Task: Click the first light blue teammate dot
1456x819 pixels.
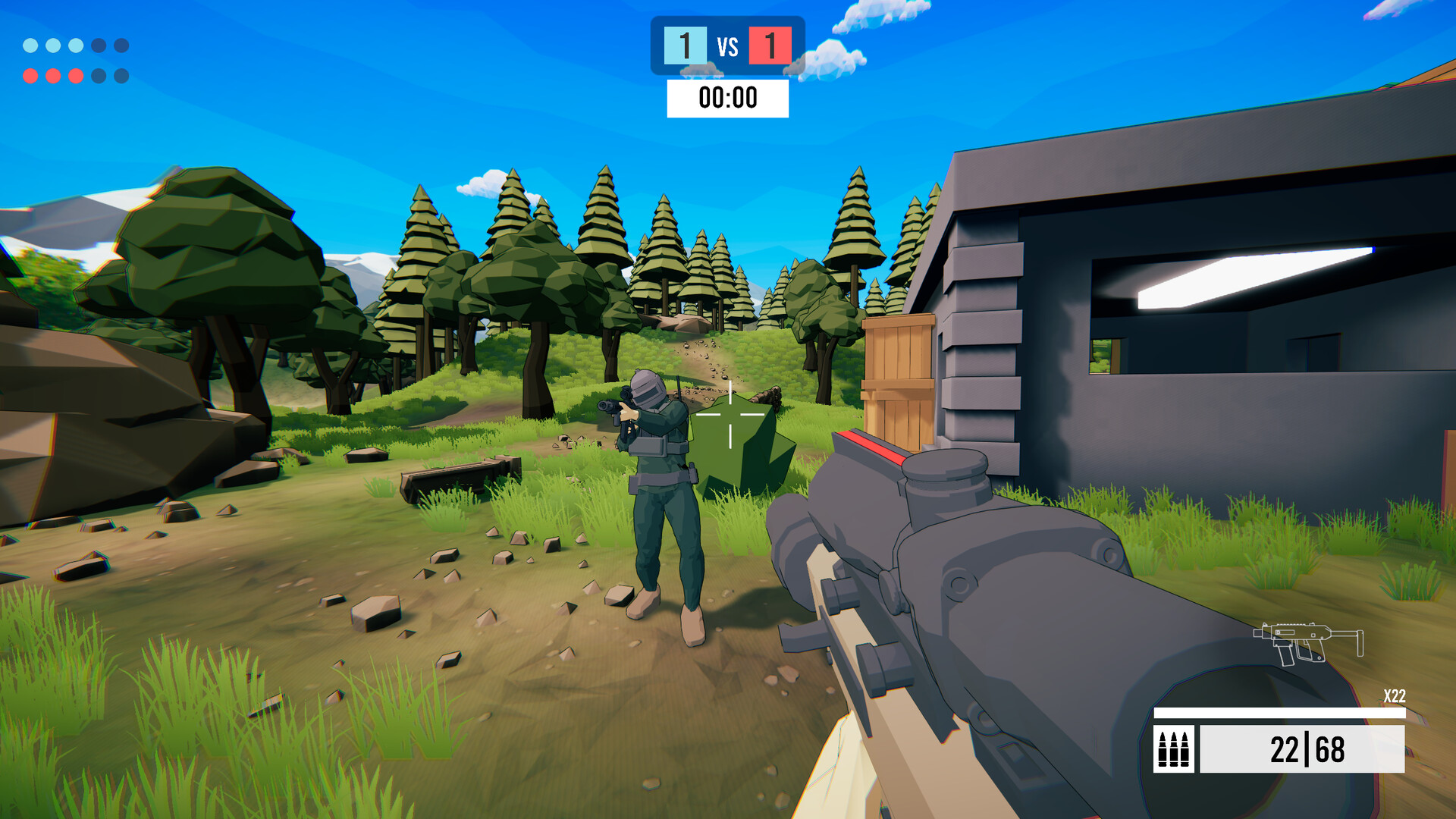Action: point(30,45)
